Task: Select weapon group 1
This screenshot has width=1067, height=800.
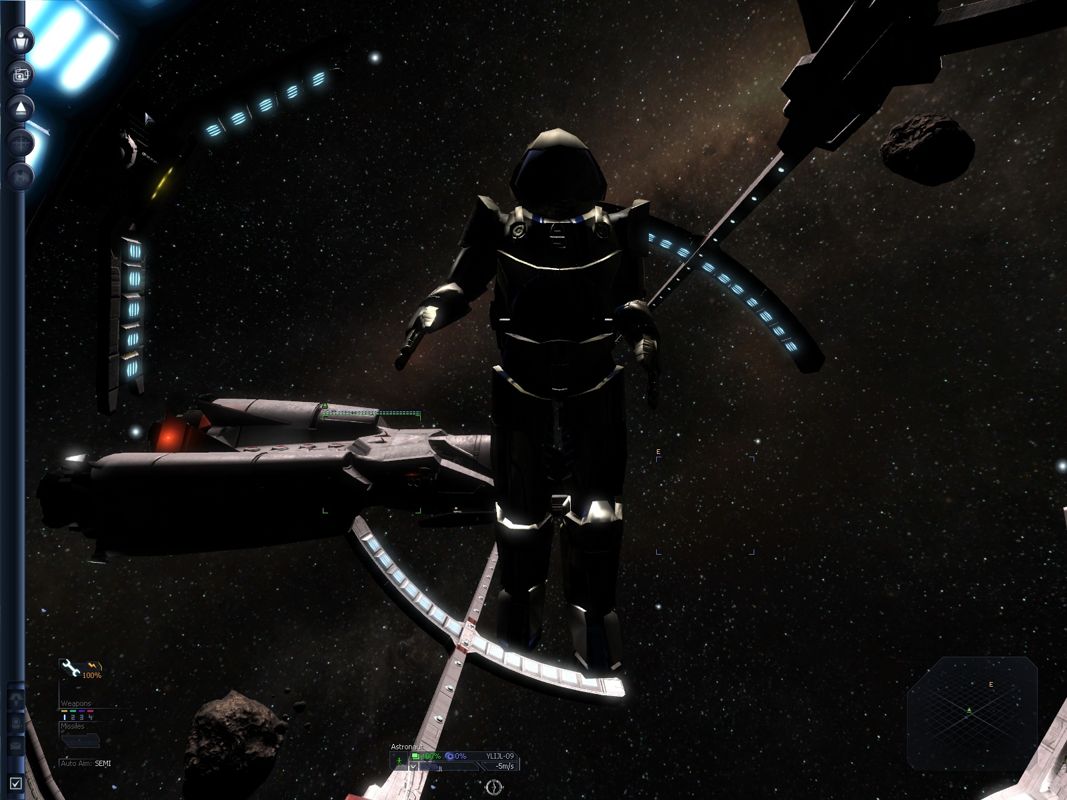Action: click(67, 716)
